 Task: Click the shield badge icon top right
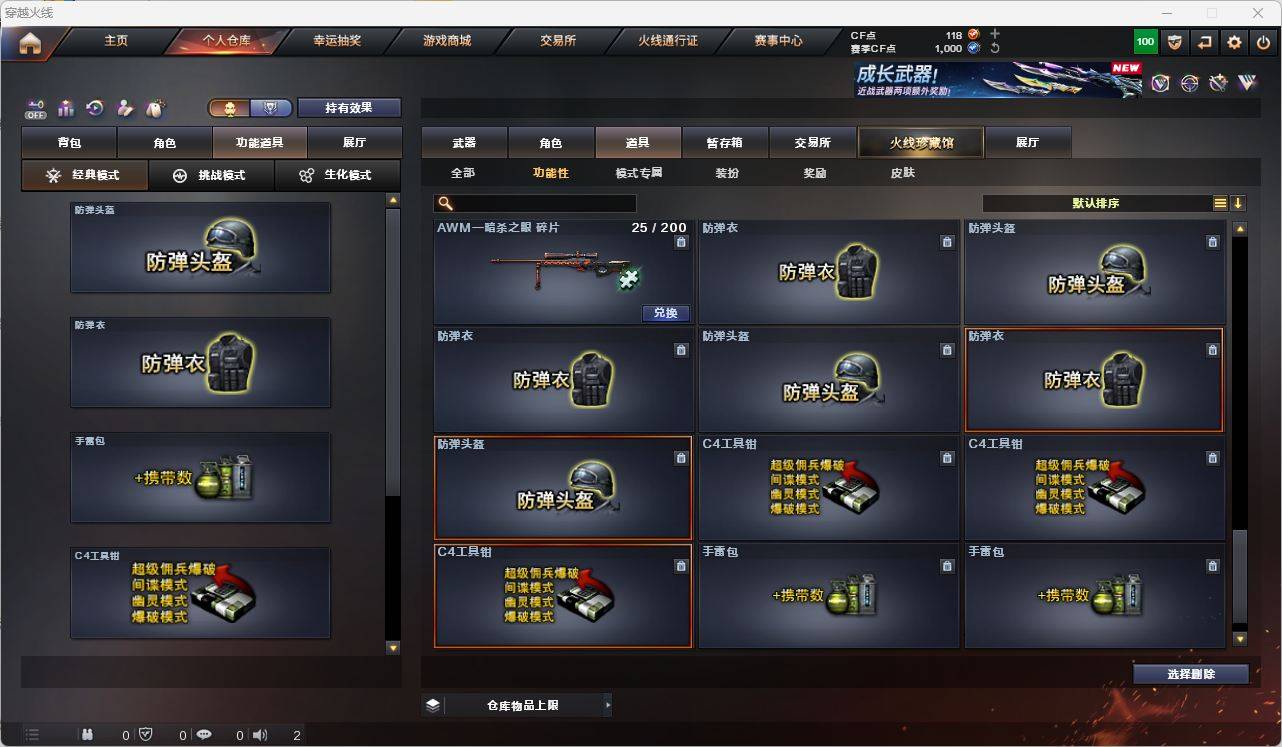click(1174, 41)
